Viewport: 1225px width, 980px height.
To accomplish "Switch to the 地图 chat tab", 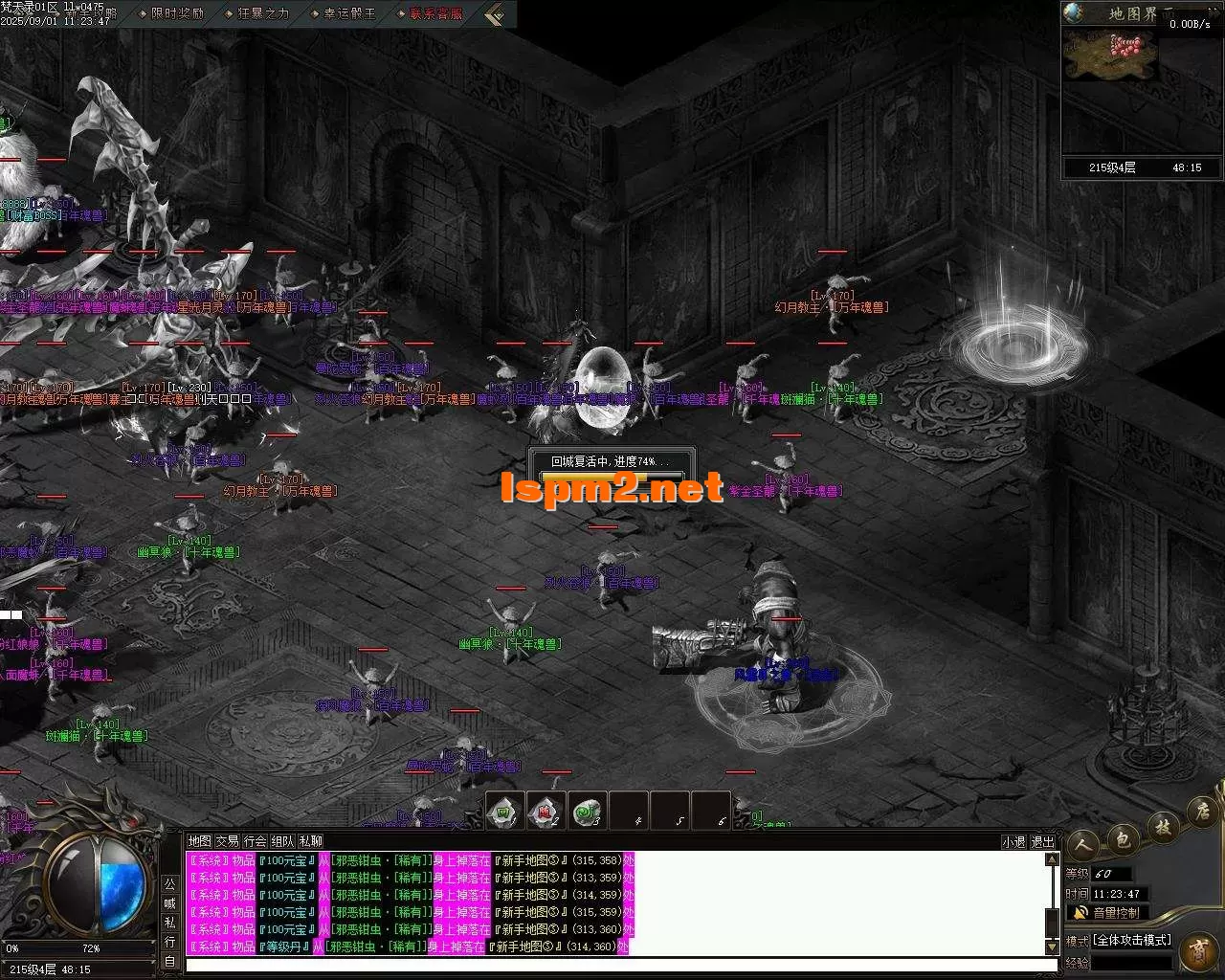I will click(x=199, y=841).
